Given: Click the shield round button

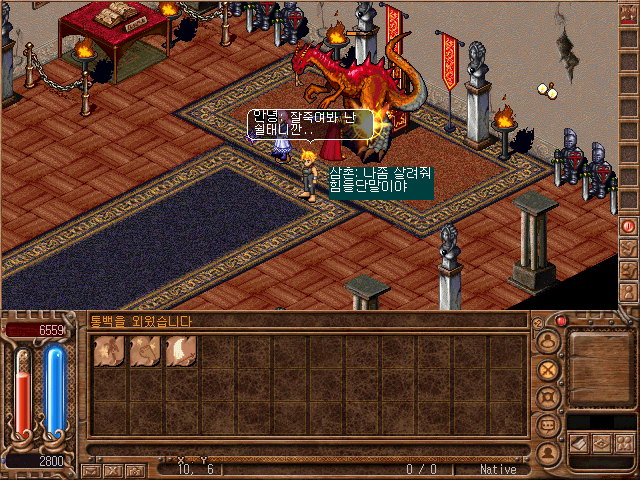Looking at the screenshot, I should (547, 397).
